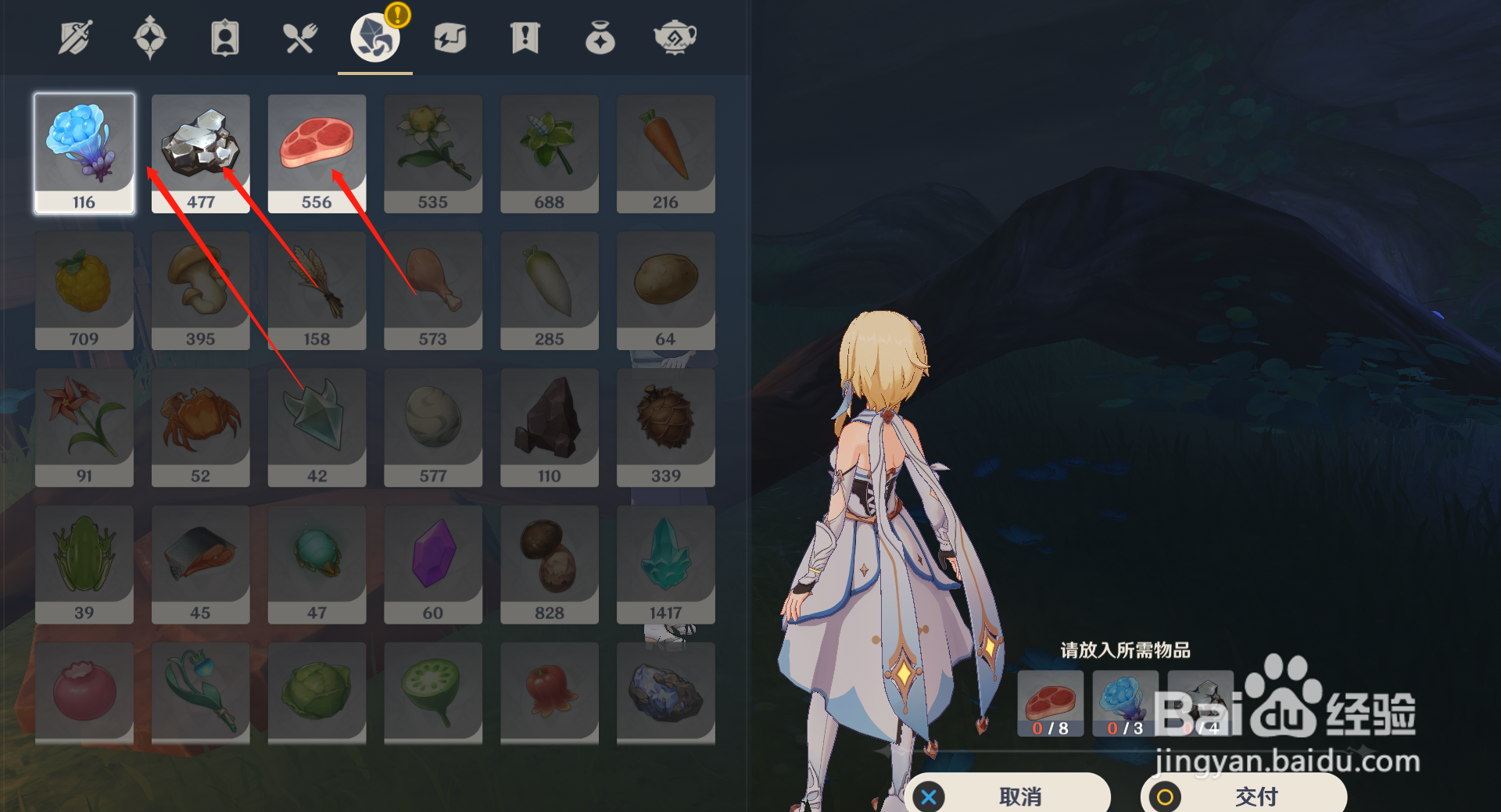Select the teal crystal with count 1417
This screenshot has height=812, width=1501.
click(x=665, y=563)
